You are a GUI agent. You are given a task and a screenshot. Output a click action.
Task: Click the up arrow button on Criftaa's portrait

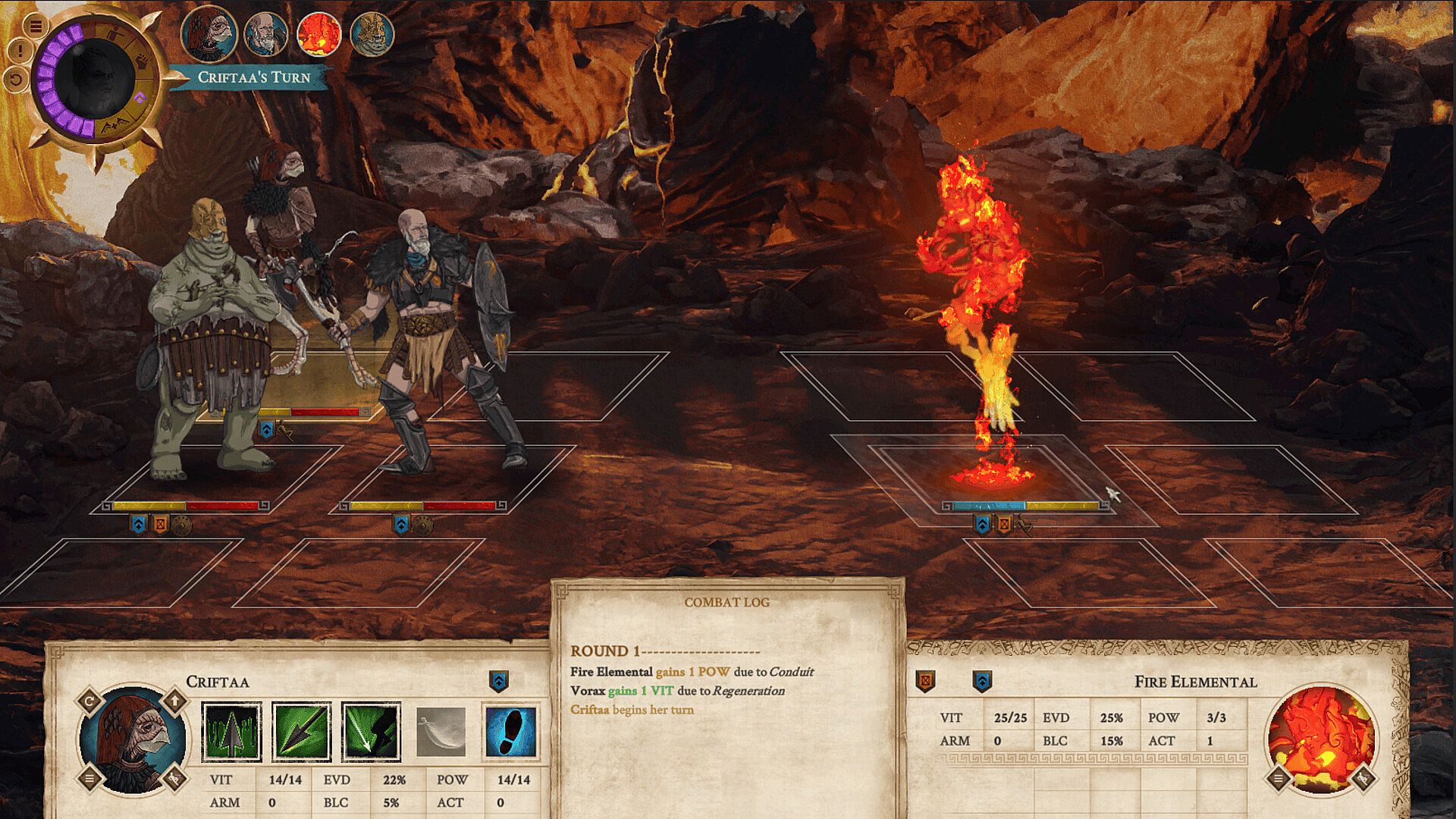174,700
